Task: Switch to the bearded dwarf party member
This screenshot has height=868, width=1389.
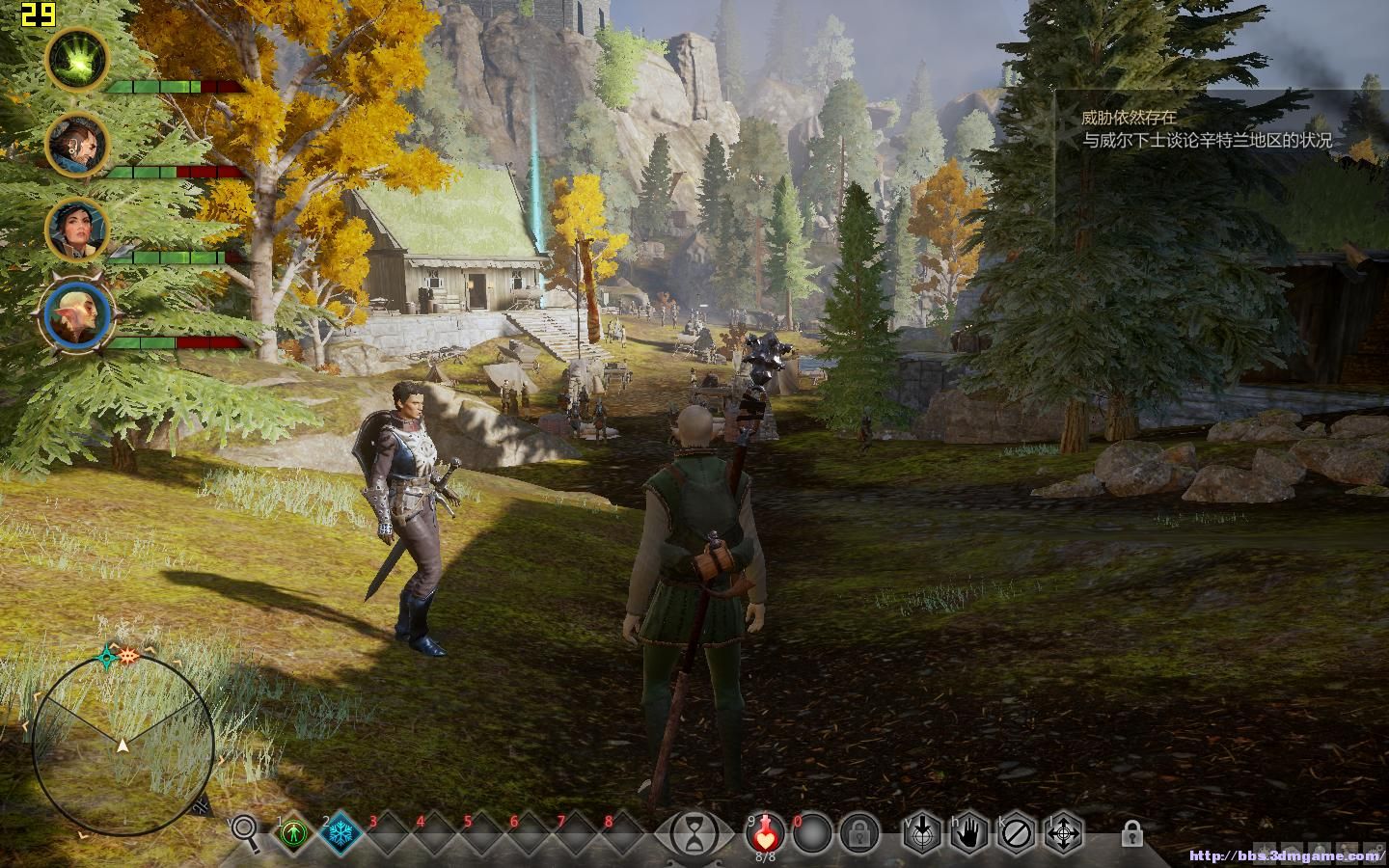Action: point(77,145)
